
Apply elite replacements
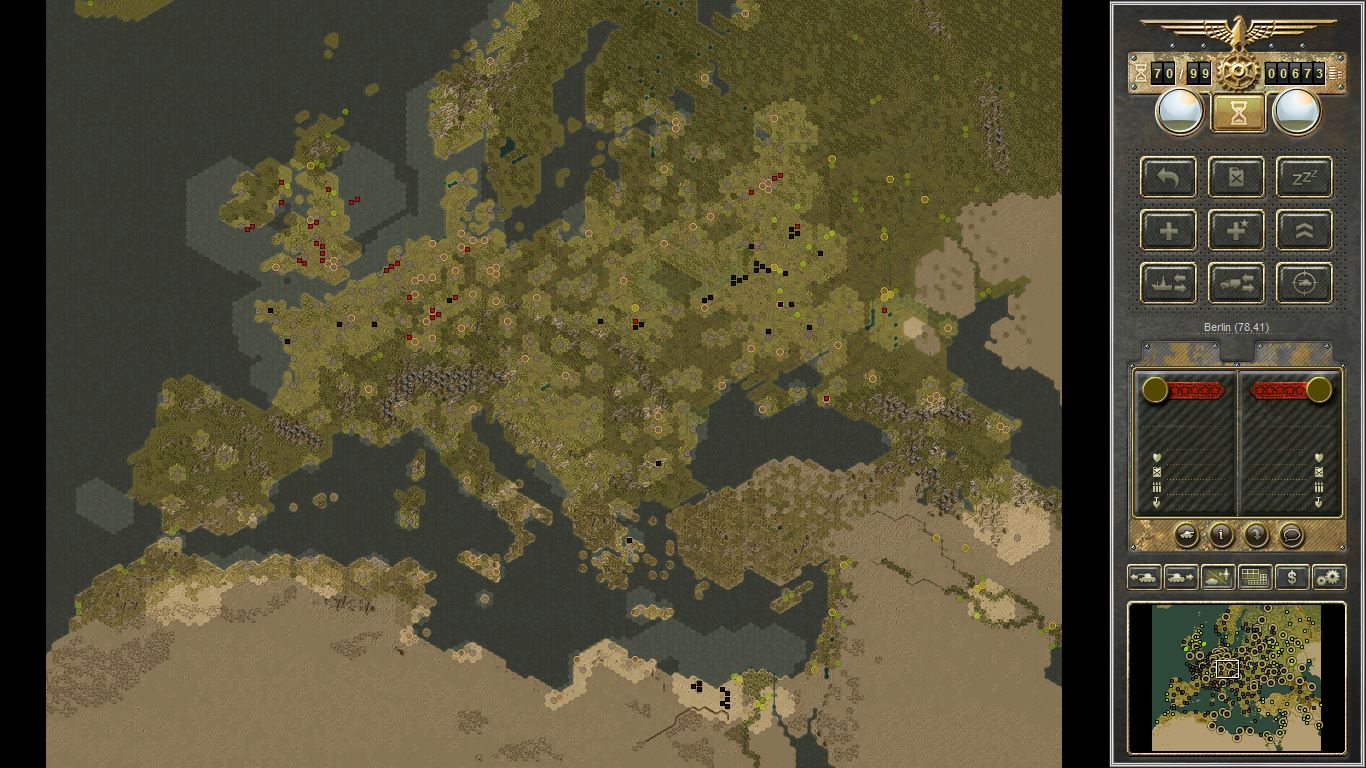(1236, 230)
